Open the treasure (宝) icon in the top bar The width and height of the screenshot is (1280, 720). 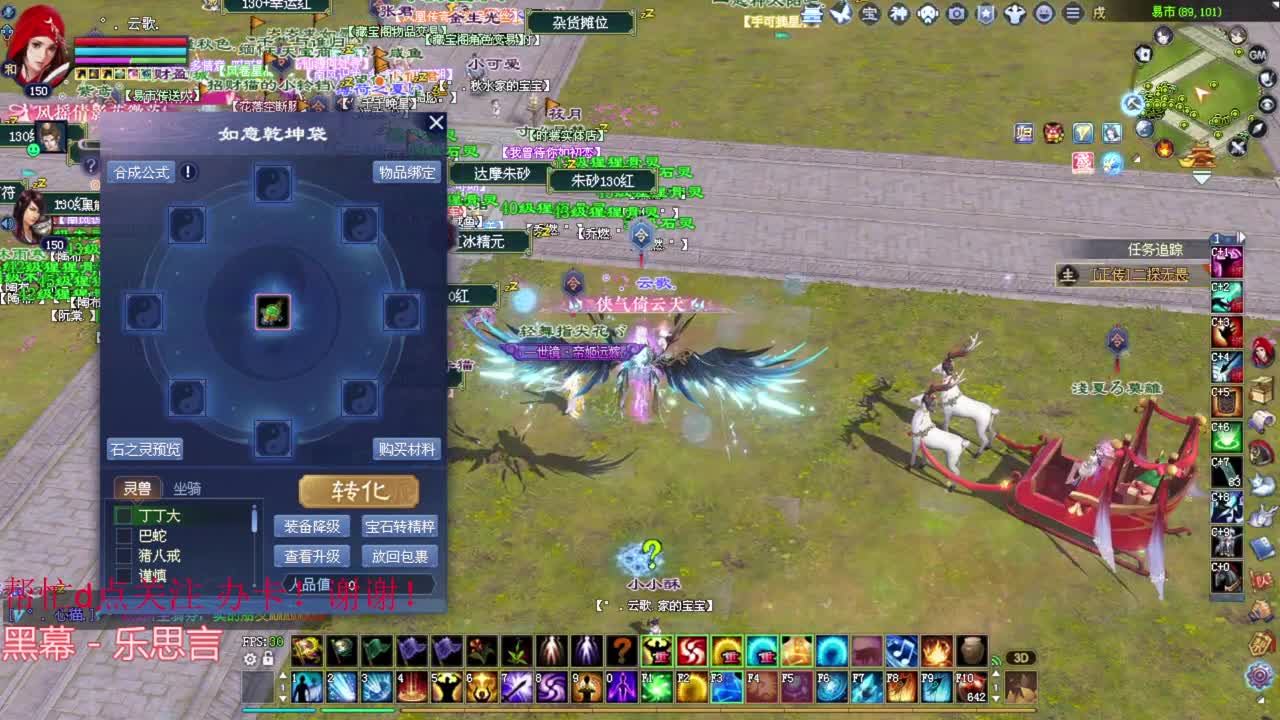[868, 13]
